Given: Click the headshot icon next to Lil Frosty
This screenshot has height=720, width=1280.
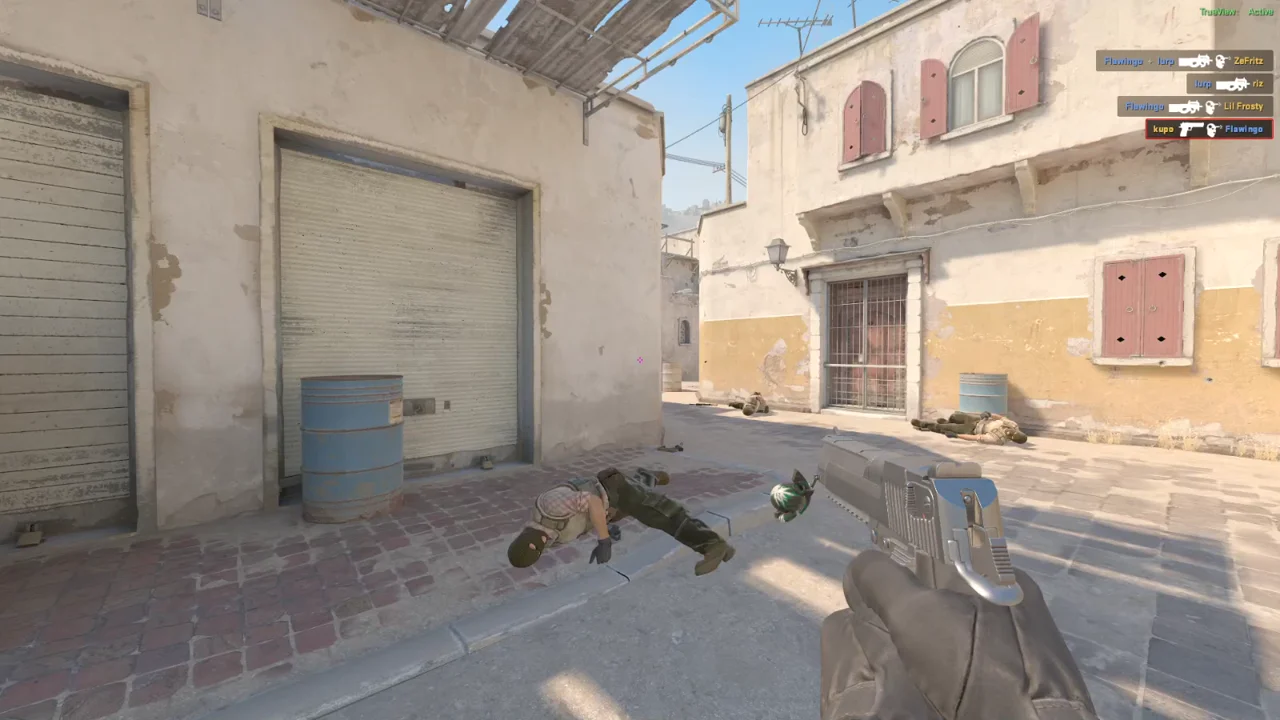Looking at the screenshot, I should click(x=1212, y=106).
